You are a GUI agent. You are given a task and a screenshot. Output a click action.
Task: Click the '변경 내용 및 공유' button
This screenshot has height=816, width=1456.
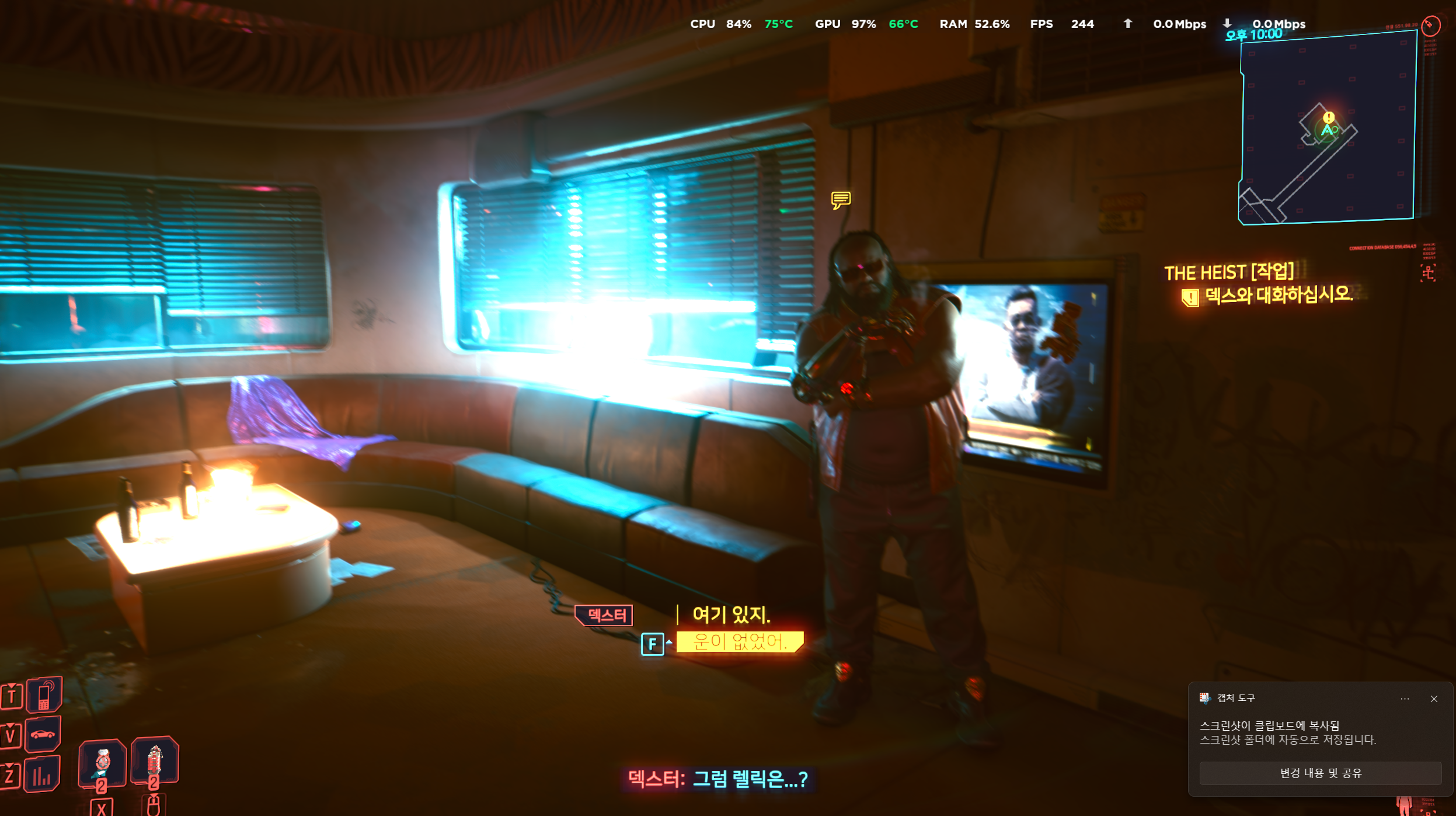click(x=1320, y=773)
